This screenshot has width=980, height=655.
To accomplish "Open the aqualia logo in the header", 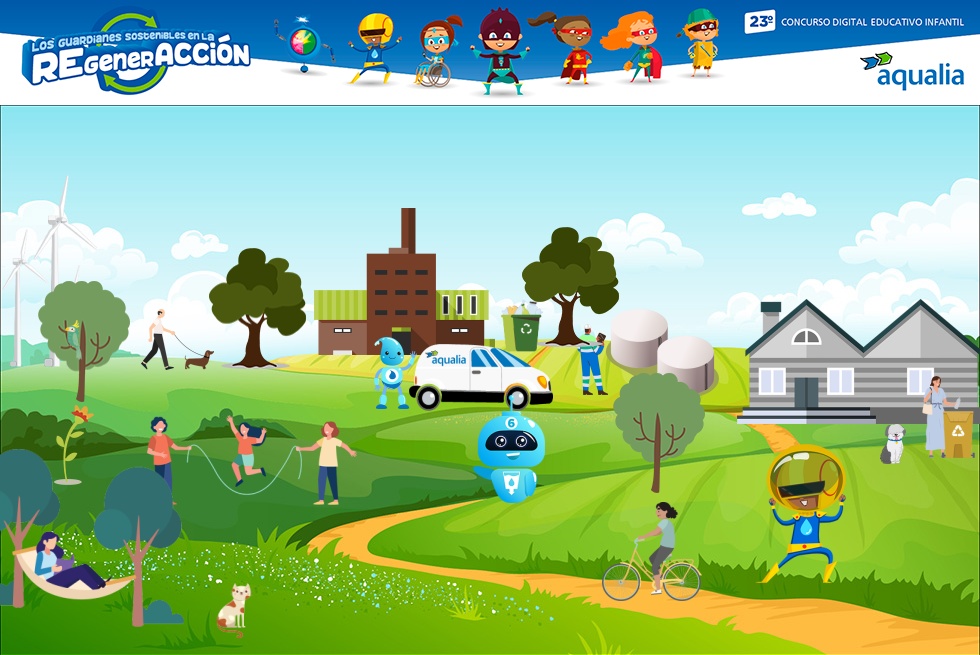I will [x=911, y=70].
